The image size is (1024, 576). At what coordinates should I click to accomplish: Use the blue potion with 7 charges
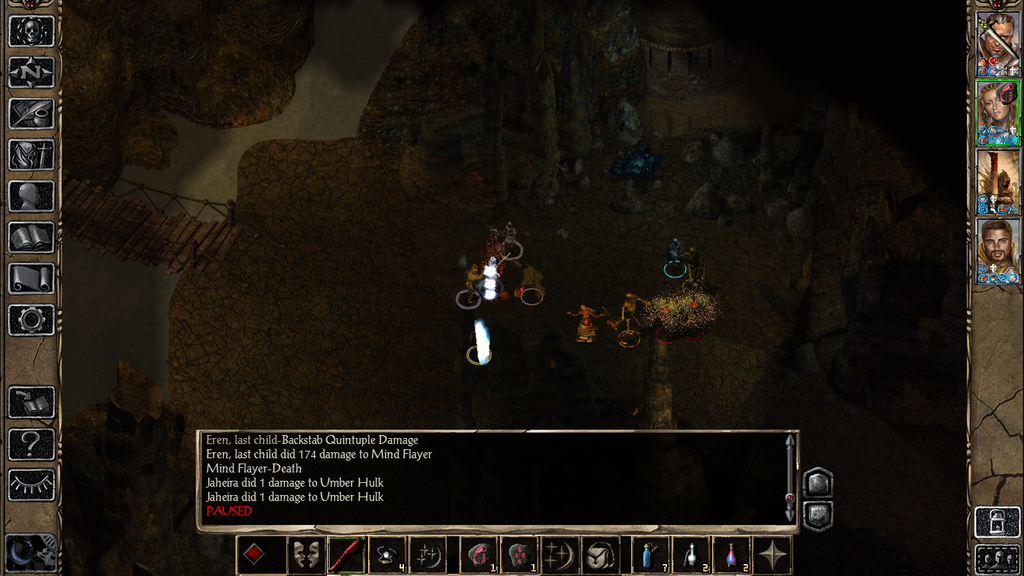(x=649, y=555)
